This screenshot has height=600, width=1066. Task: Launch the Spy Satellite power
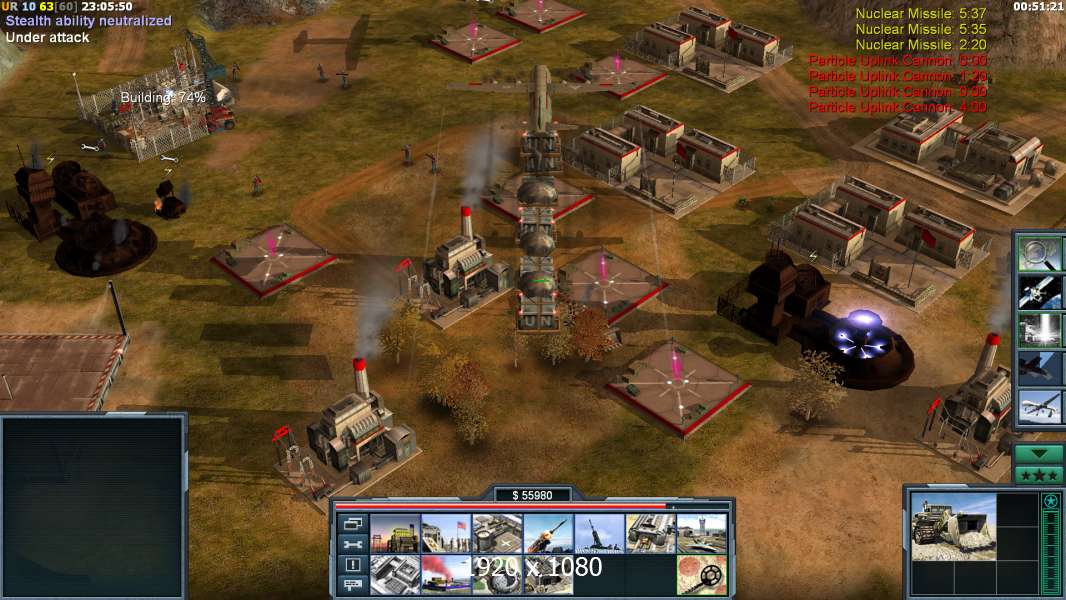tap(1040, 291)
